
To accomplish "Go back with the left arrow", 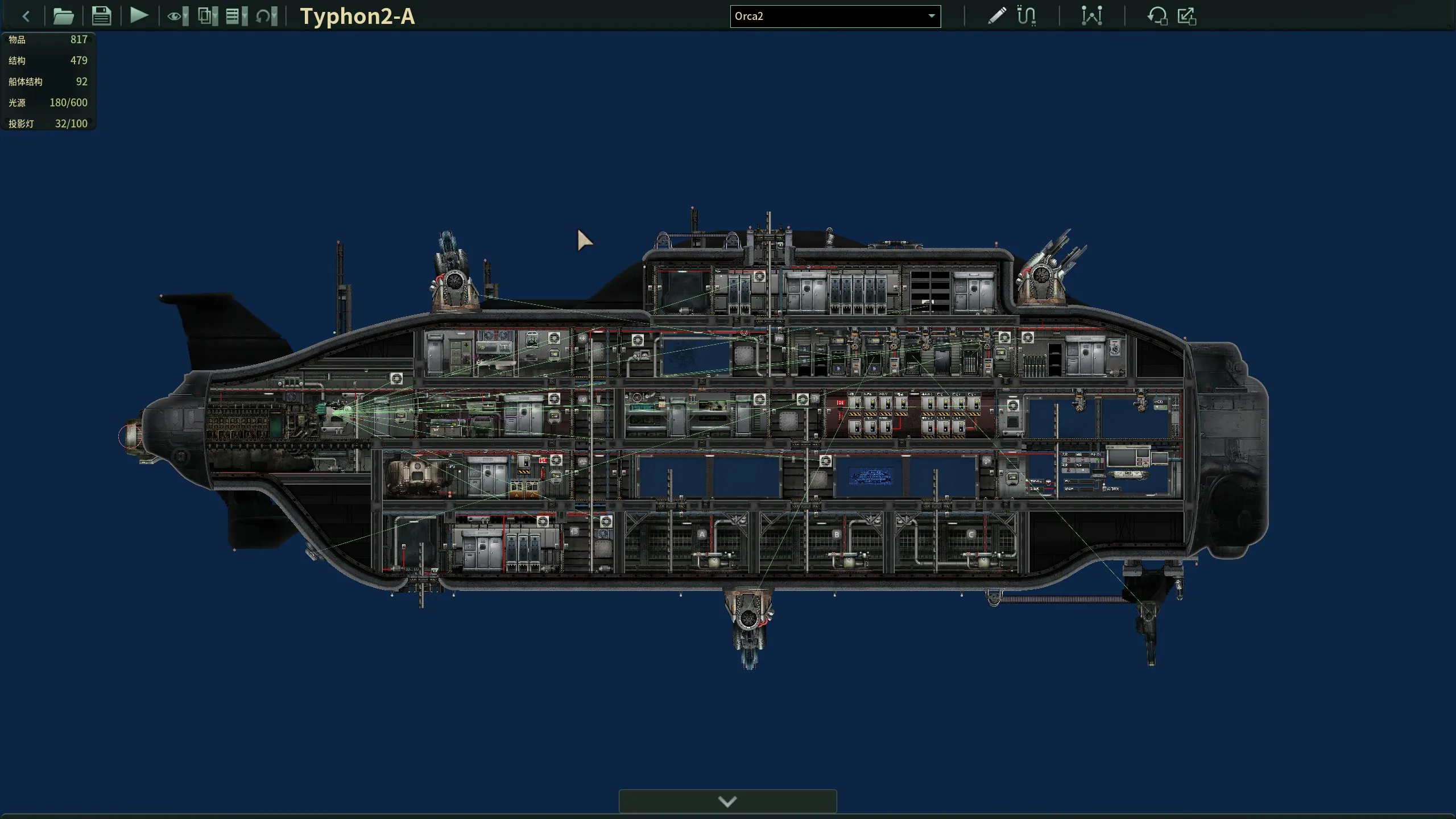I will (x=26, y=16).
